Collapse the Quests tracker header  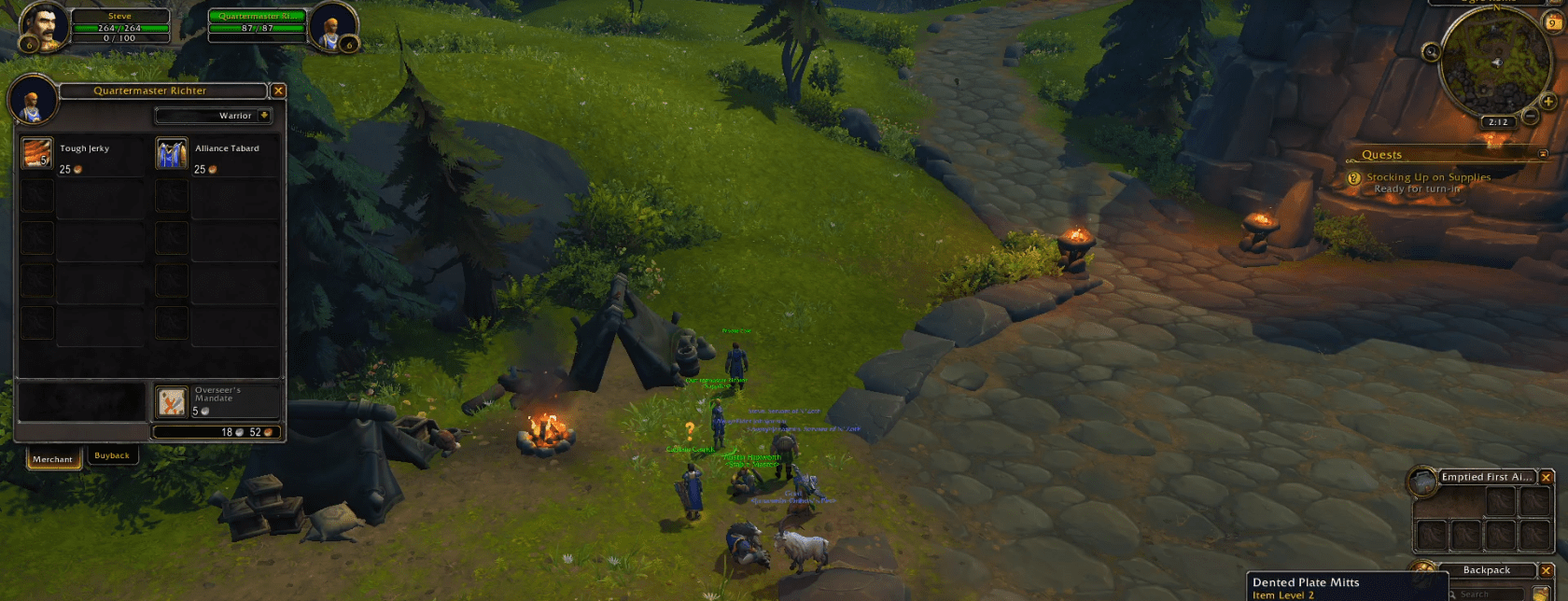1543,154
